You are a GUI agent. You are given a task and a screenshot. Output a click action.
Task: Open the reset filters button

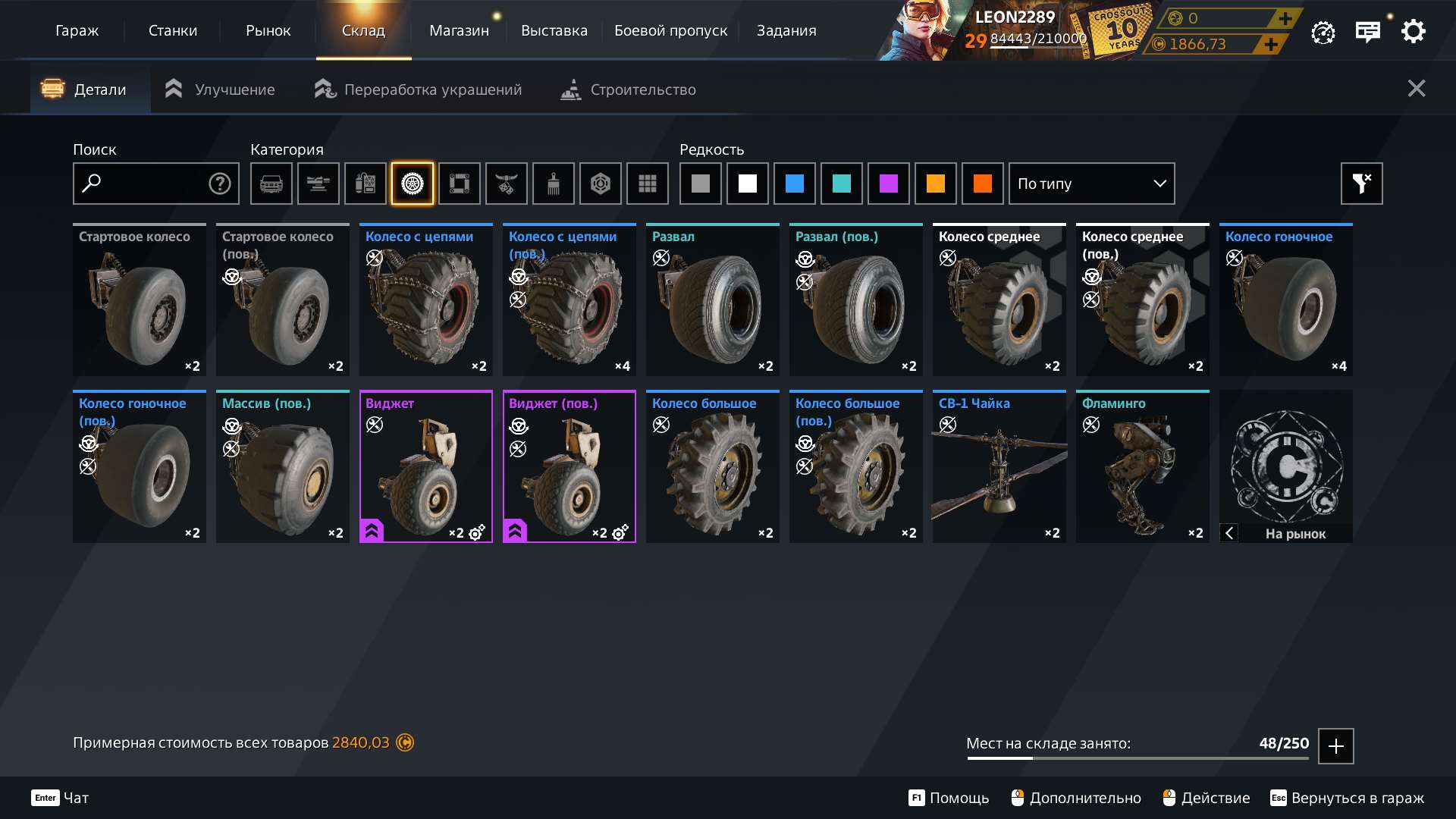[1361, 184]
